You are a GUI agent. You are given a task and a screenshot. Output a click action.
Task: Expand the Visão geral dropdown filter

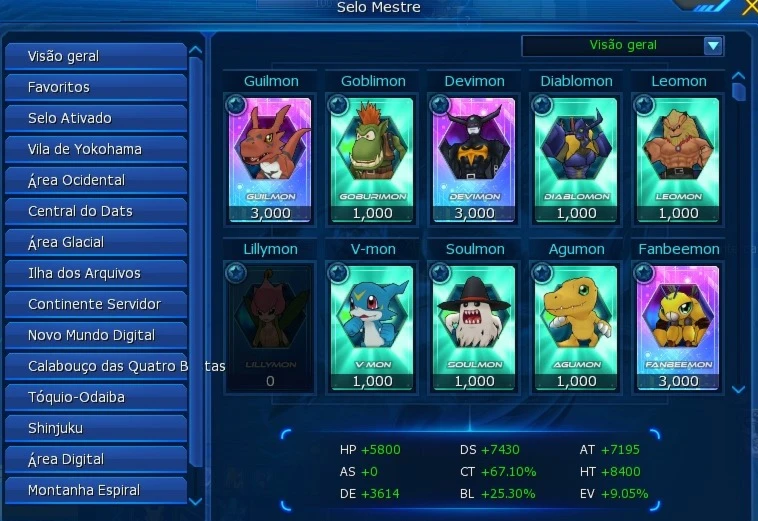pos(712,45)
